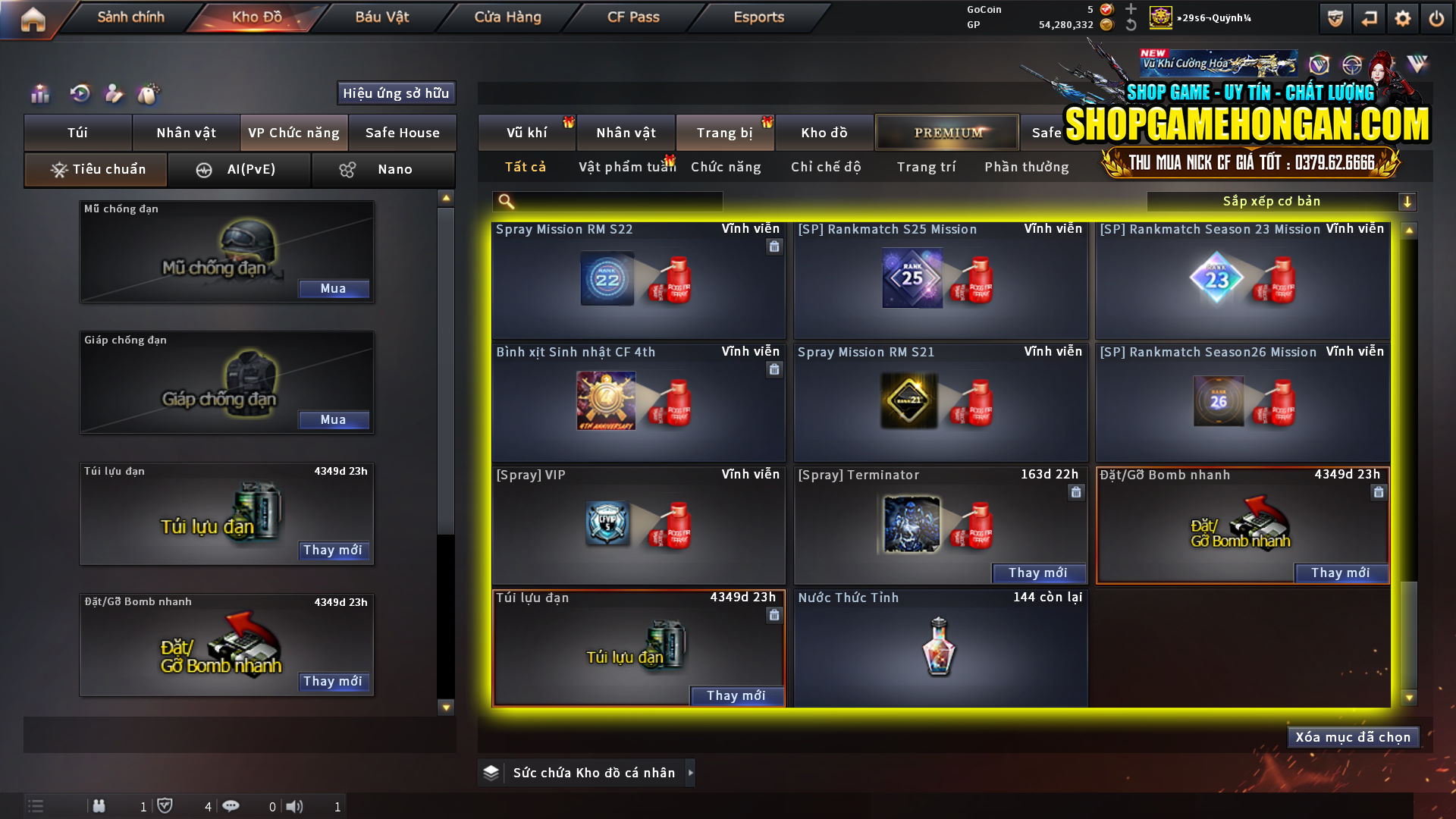Click the Xóa mục đã chọn button
Viewport: 1456px width, 819px height.
1353,736
